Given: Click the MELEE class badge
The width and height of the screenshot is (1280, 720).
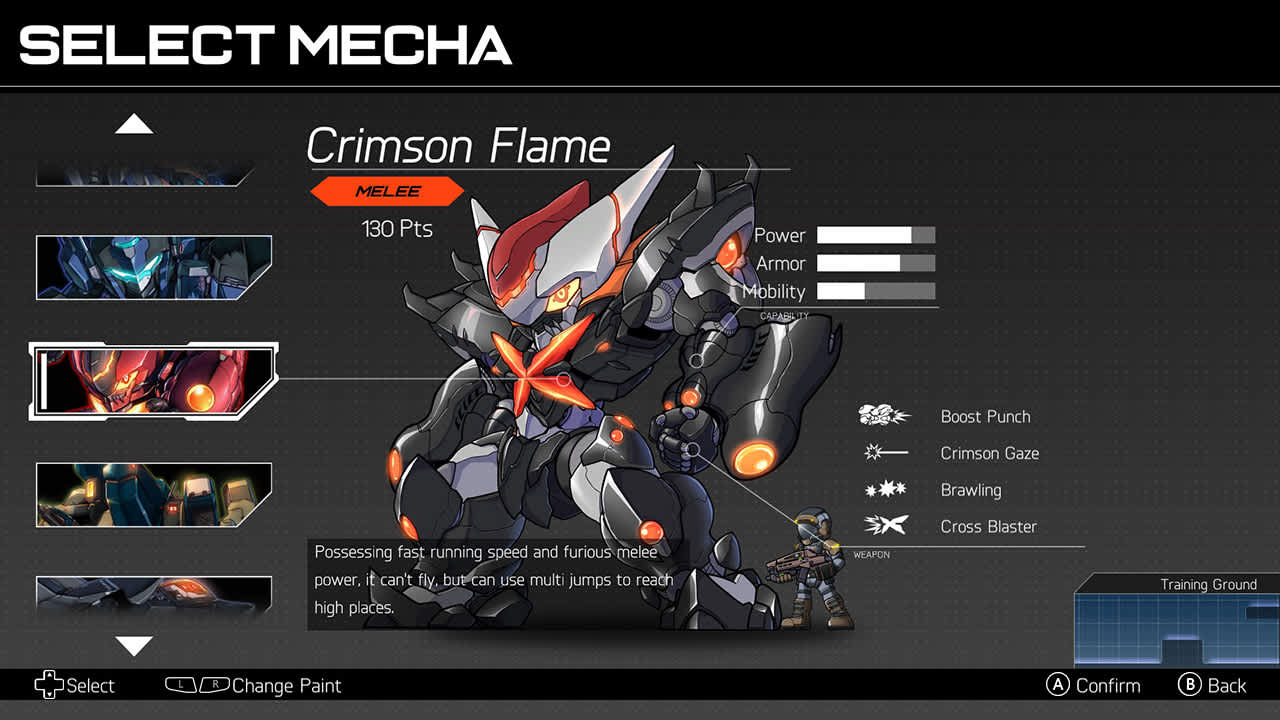Looking at the screenshot, I should [x=388, y=191].
